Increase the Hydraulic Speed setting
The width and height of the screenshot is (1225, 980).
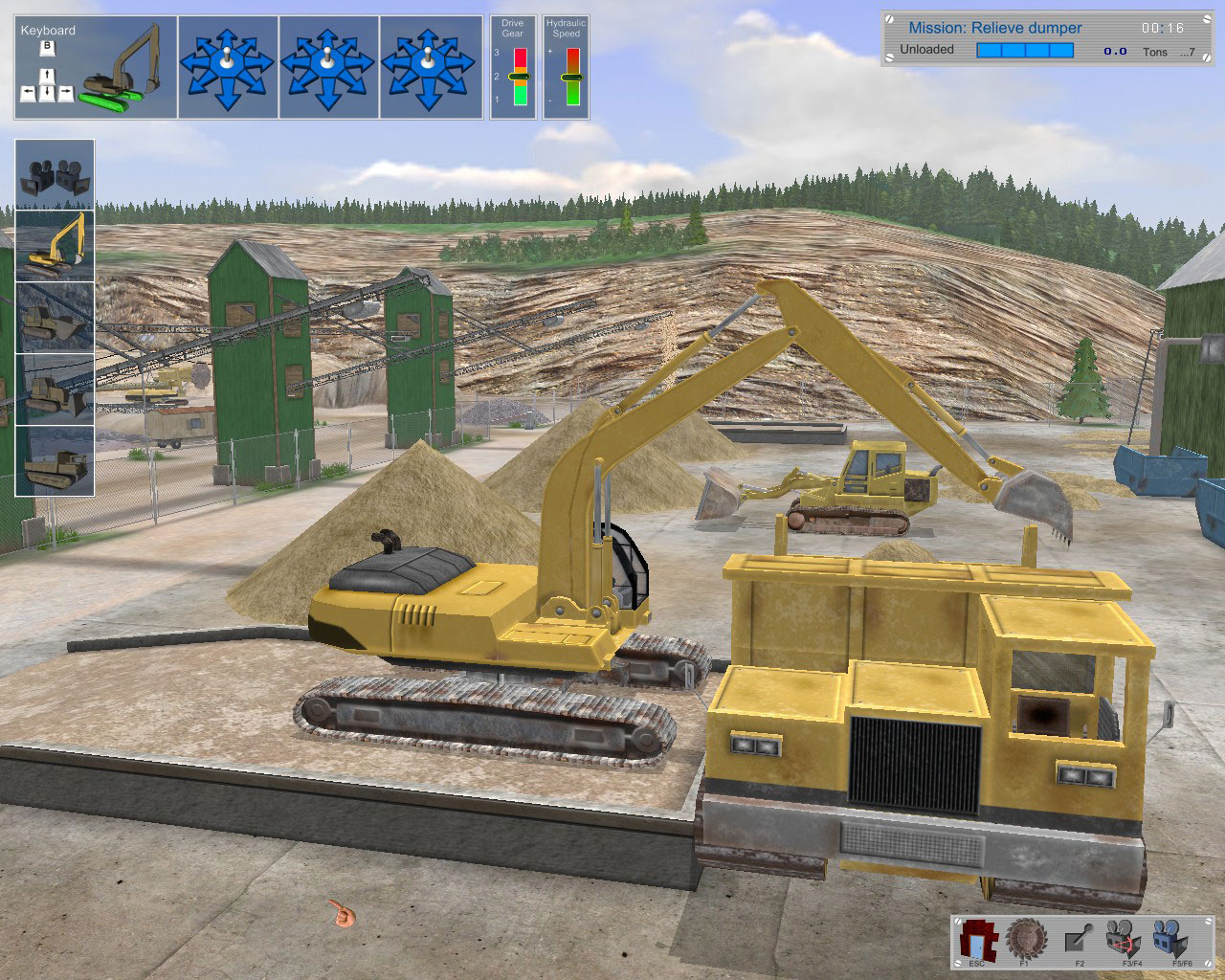point(573,56)
